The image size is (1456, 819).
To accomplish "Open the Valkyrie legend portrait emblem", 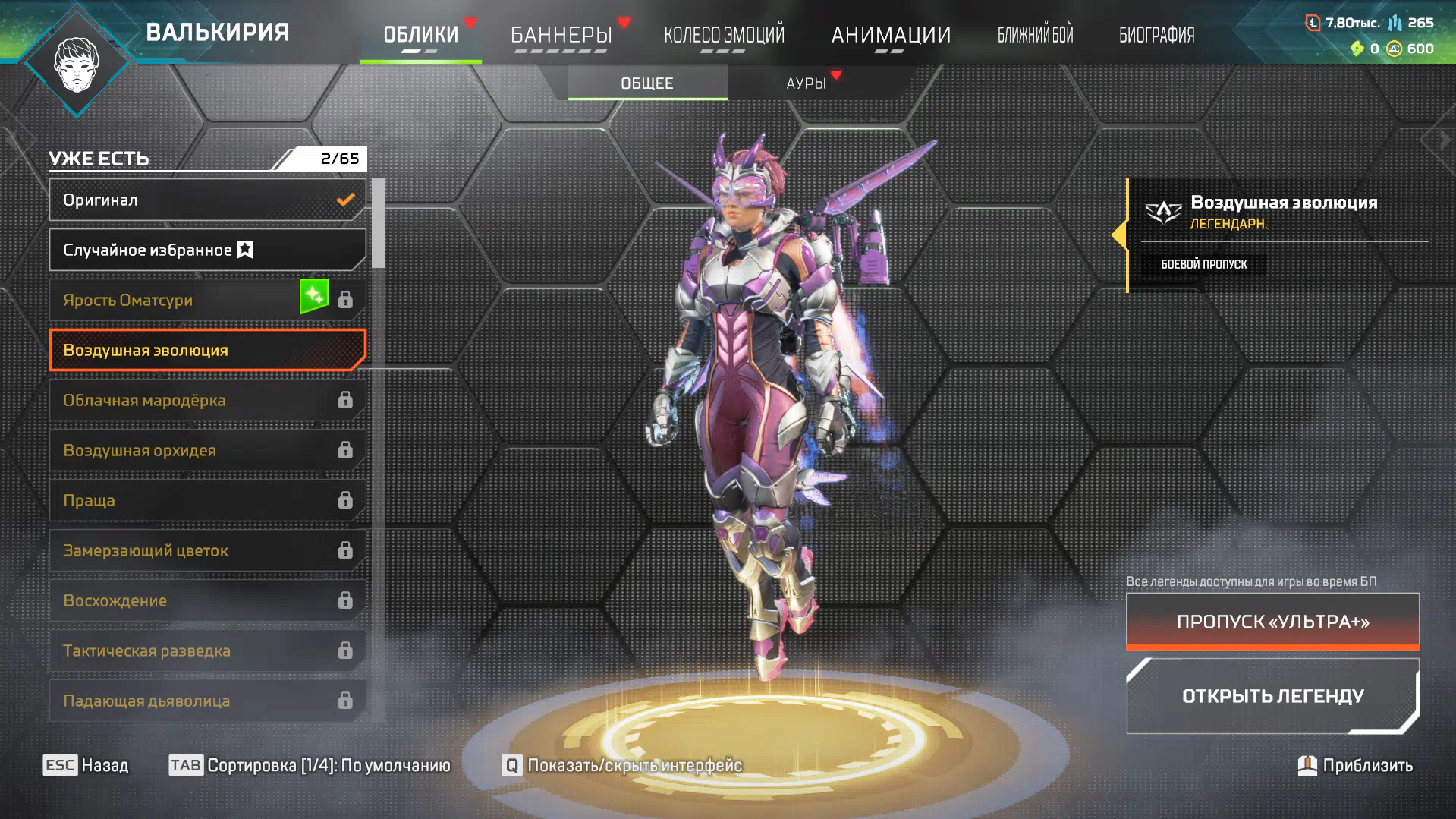I will point(77,64).
